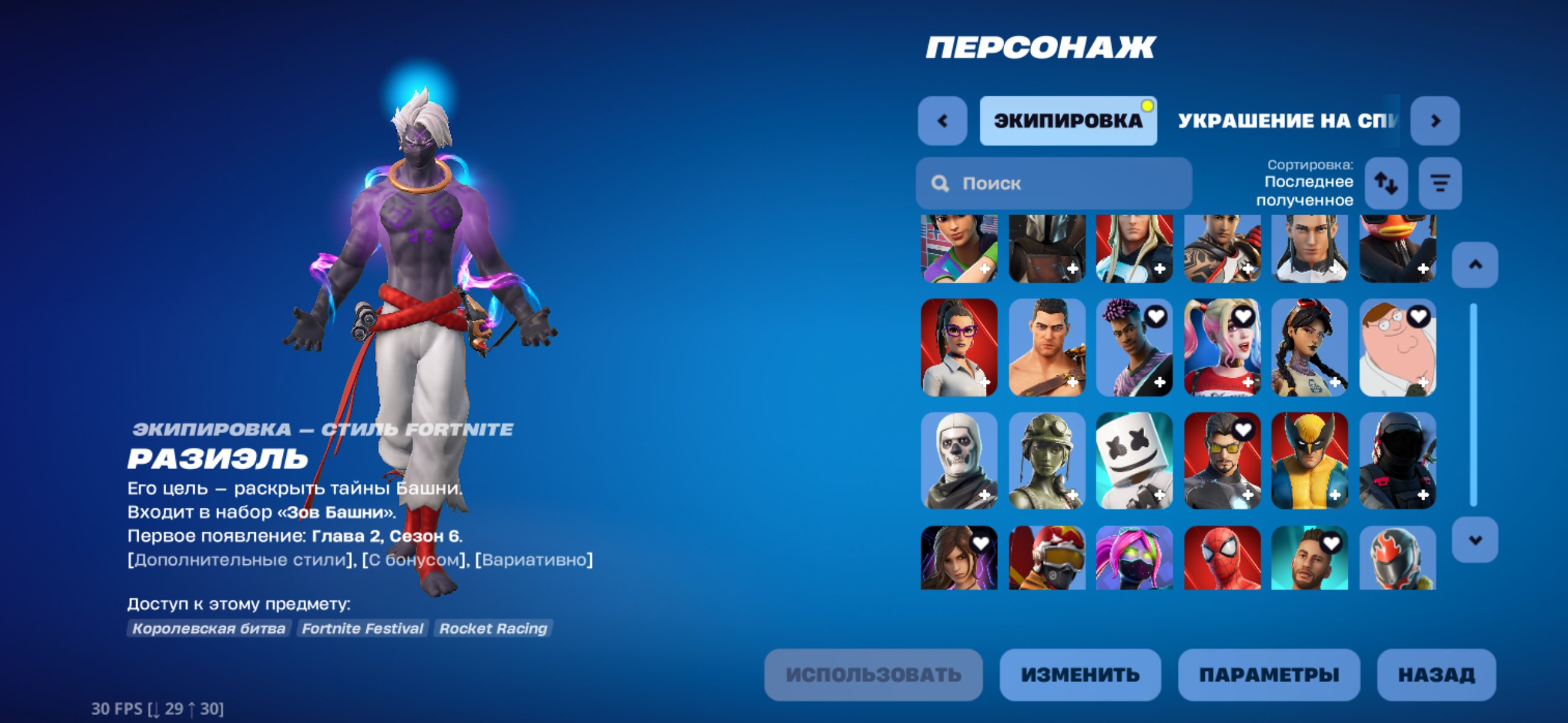Click the magnifier icon in the search bar
This screenshot has height=723, width=1568.
pos(940,183)
